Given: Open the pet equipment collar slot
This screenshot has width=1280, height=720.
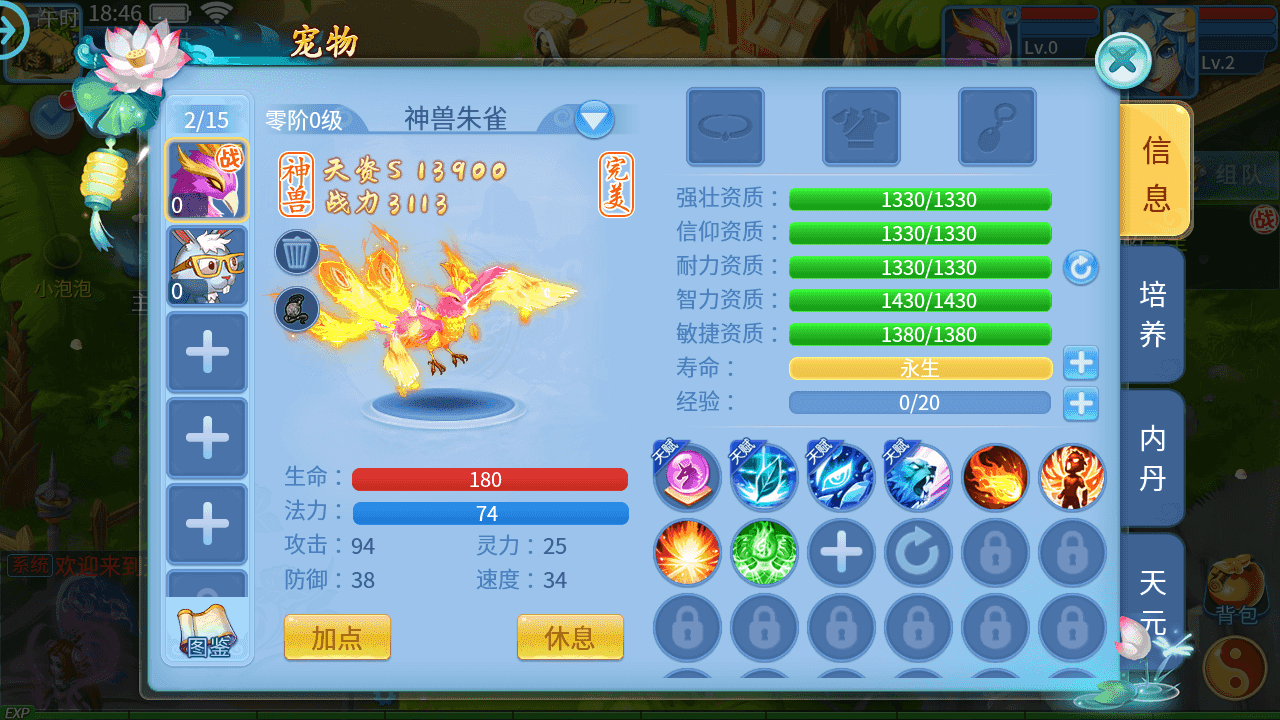Looking at the screenshot, I should (725, 127).
